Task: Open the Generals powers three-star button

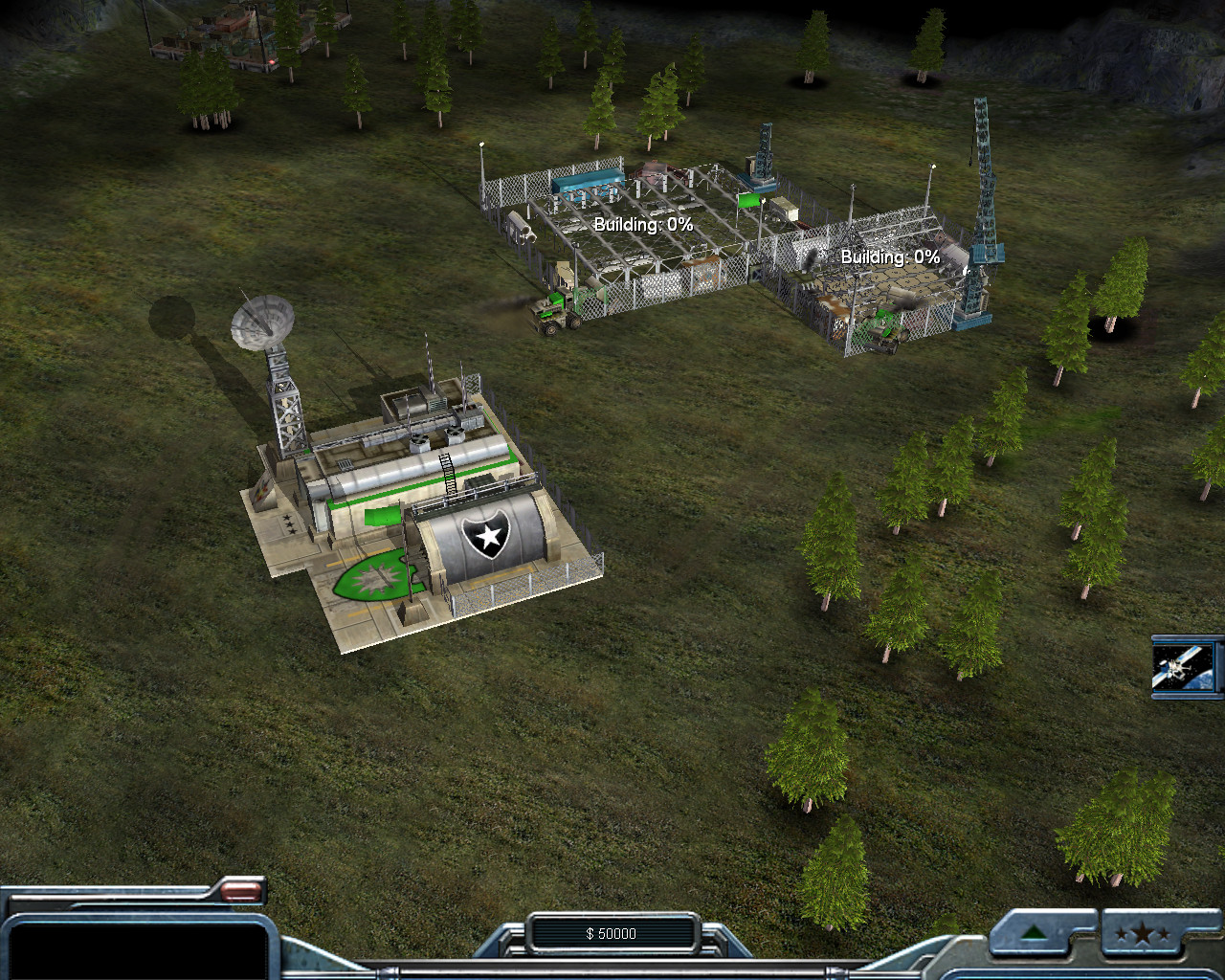Action: tap(1143, 934)
